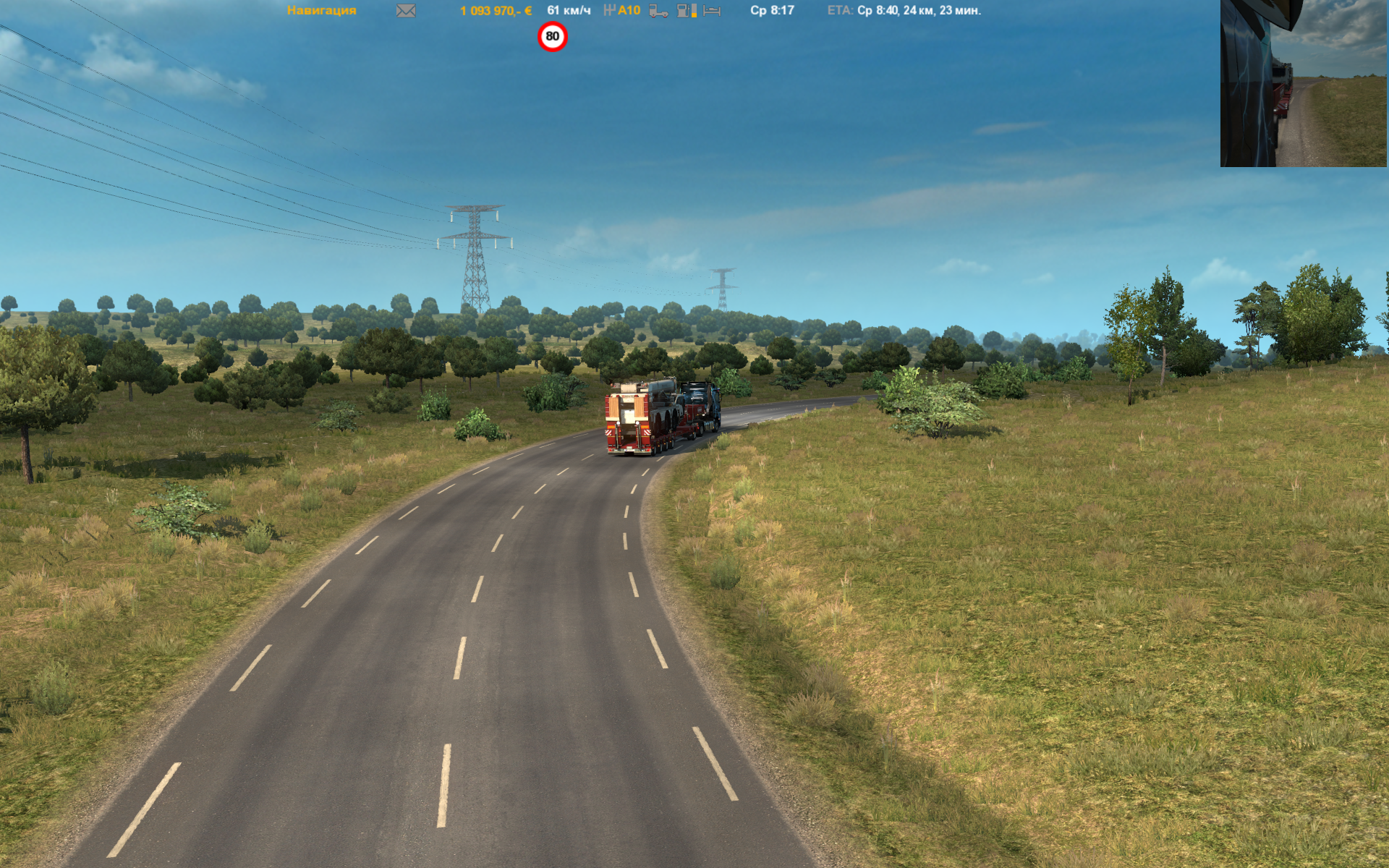Open the Навигация route advisor tab
Screen dimensions: 1389x868
pos(321,10)
